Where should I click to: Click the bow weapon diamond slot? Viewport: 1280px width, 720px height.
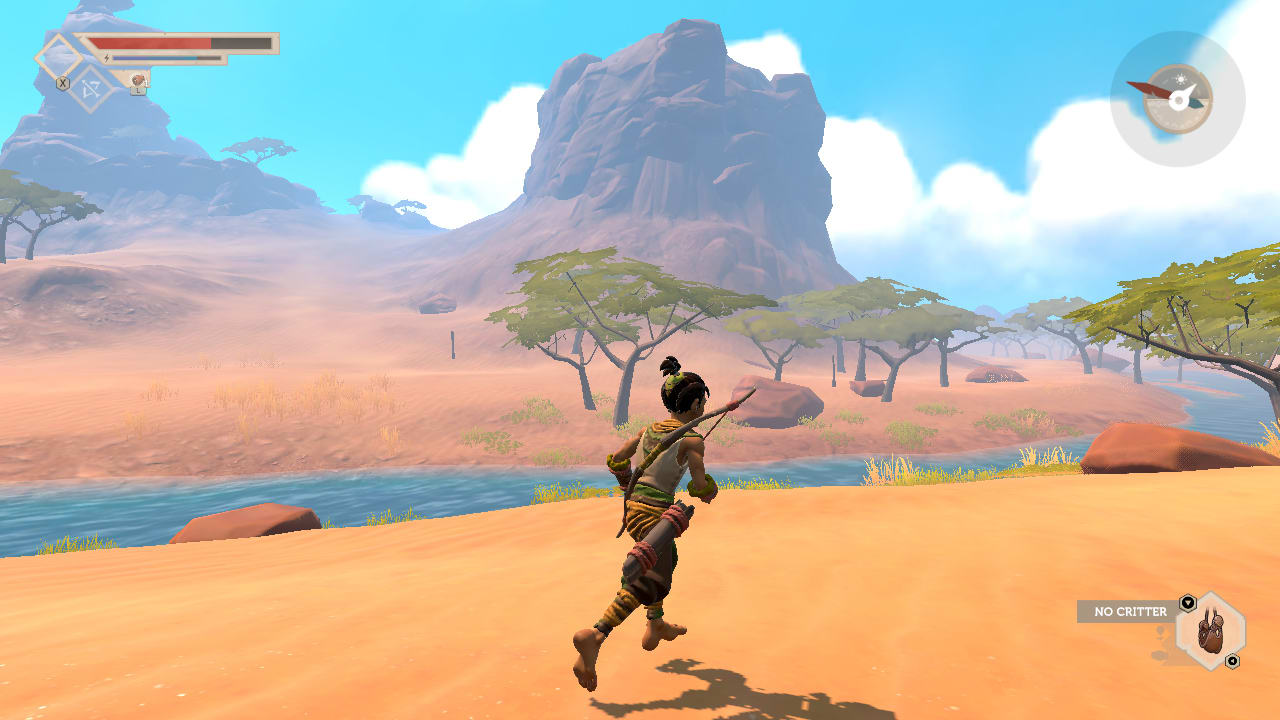point(92,90)
